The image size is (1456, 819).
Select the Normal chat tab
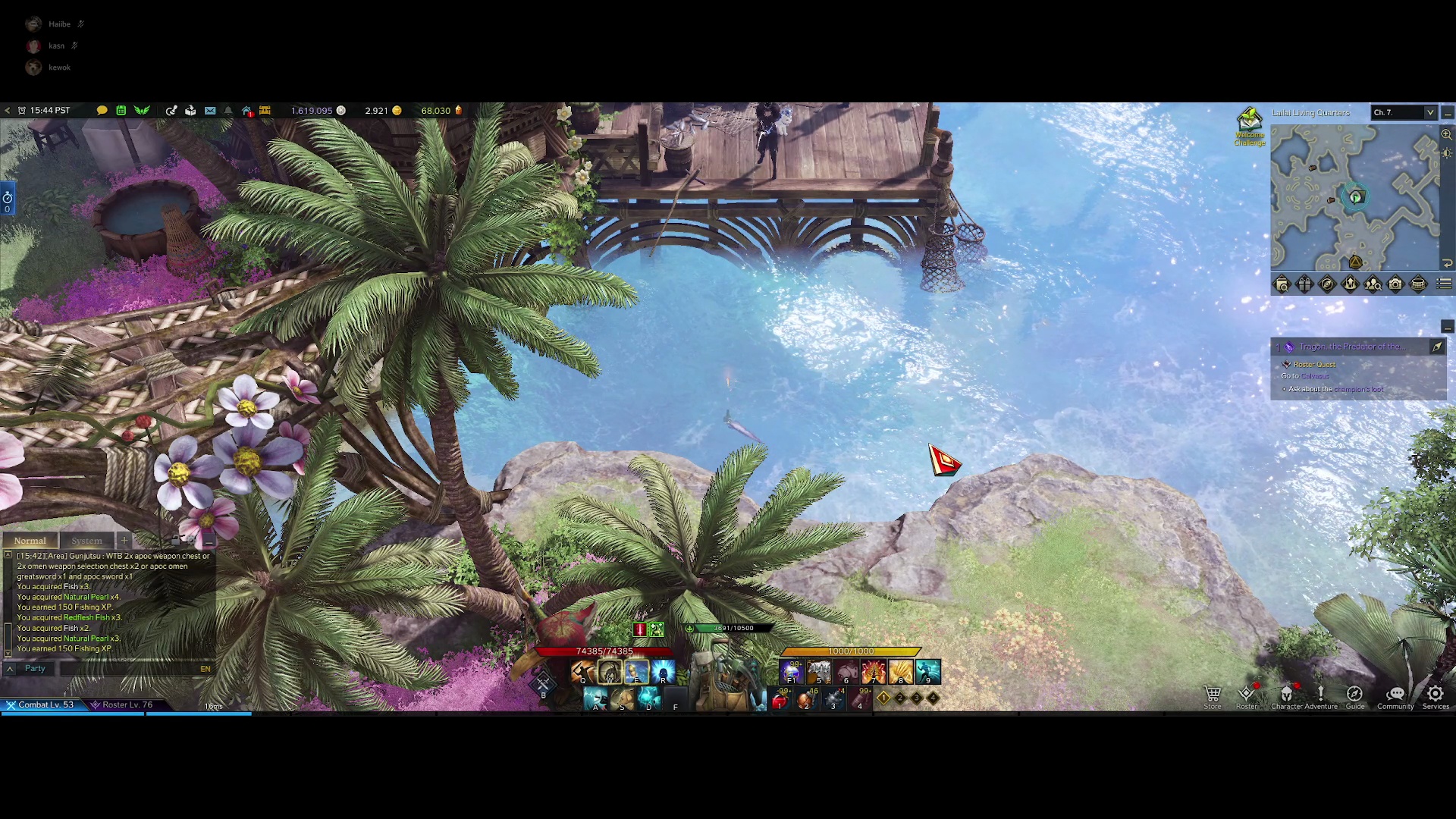(30, 541)
